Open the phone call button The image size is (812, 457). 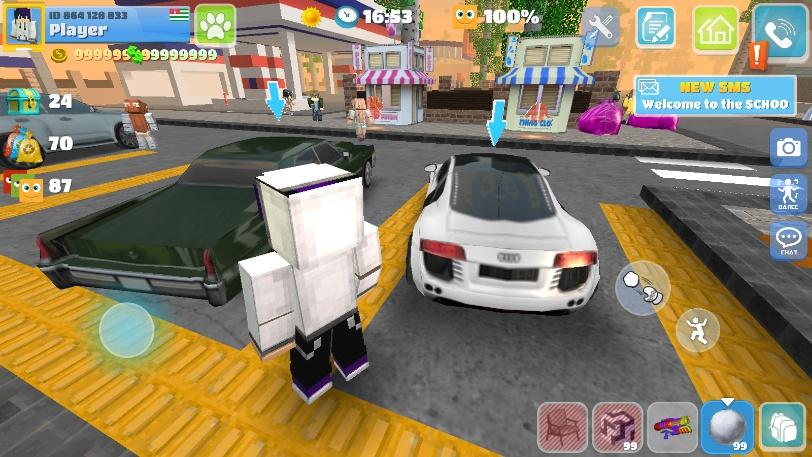pos(780,30)
